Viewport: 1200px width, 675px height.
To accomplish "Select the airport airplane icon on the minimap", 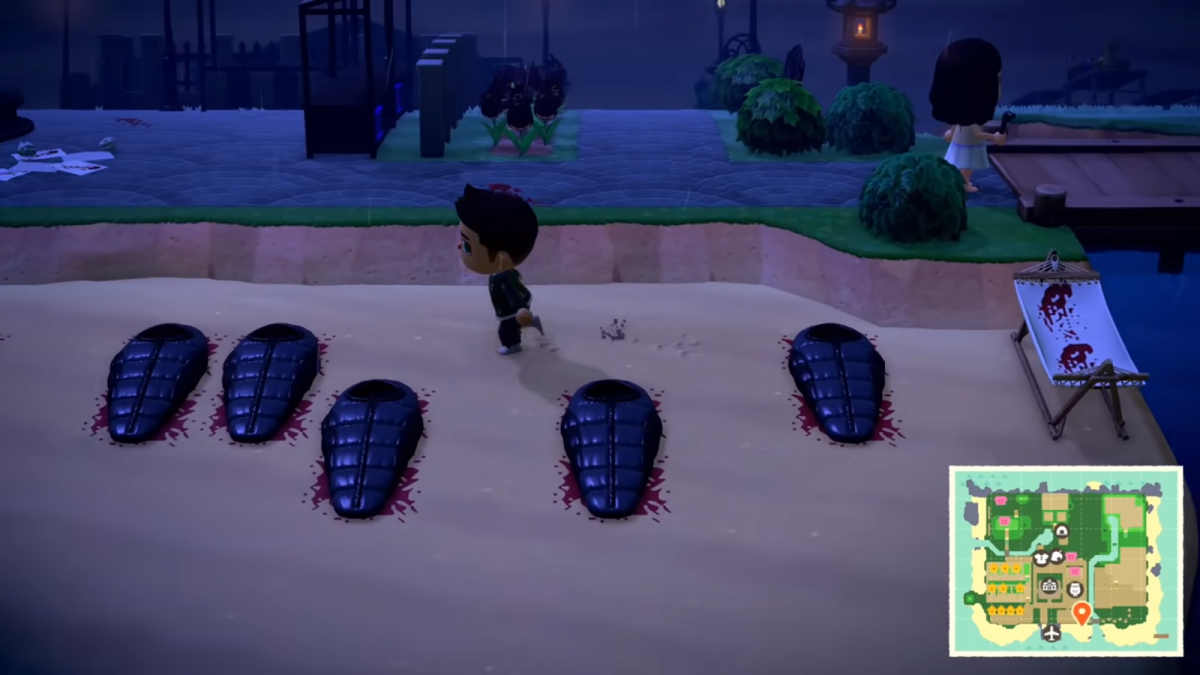I will tap(1051, 632).
